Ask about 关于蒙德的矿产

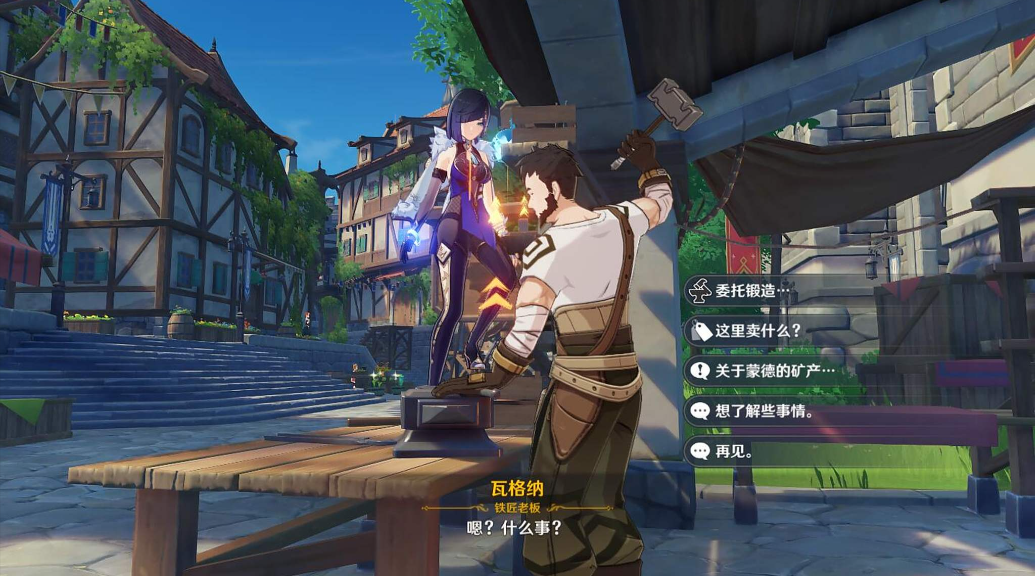pyautogui.click(x=772, y=371)
